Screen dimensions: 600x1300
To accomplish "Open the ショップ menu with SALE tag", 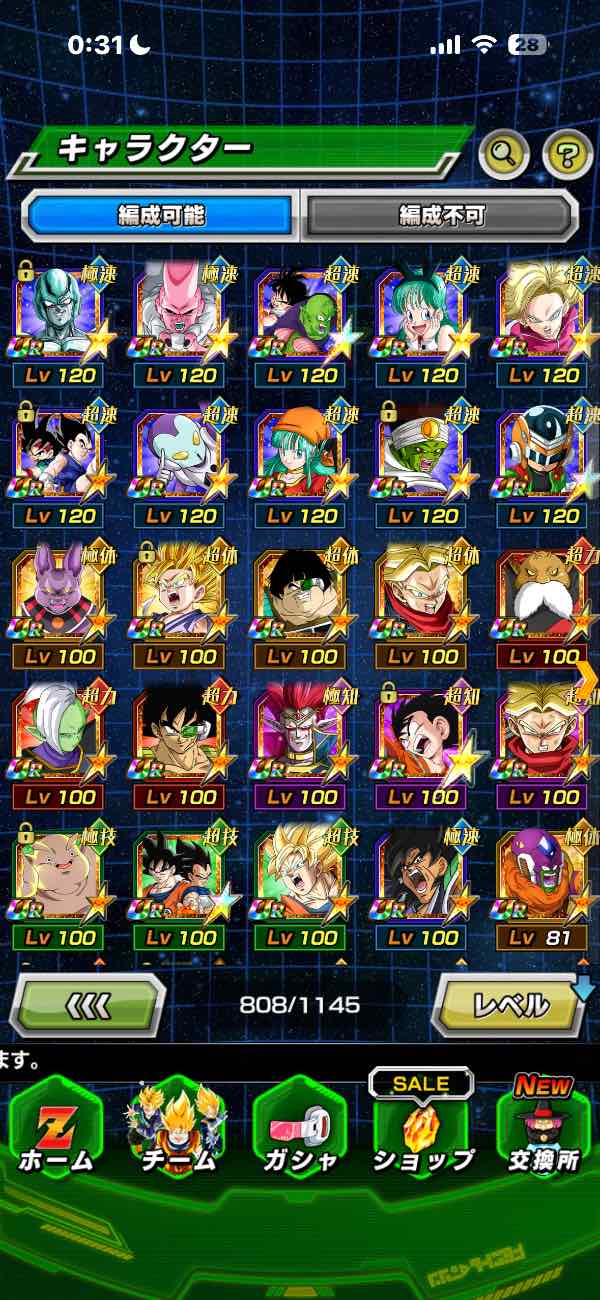I will 421,1132.
